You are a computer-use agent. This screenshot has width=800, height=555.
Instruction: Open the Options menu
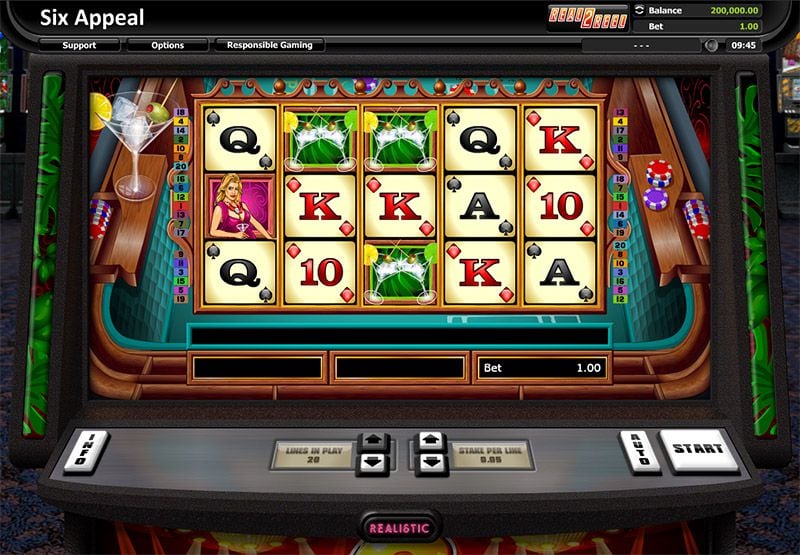tap(168, 45)
